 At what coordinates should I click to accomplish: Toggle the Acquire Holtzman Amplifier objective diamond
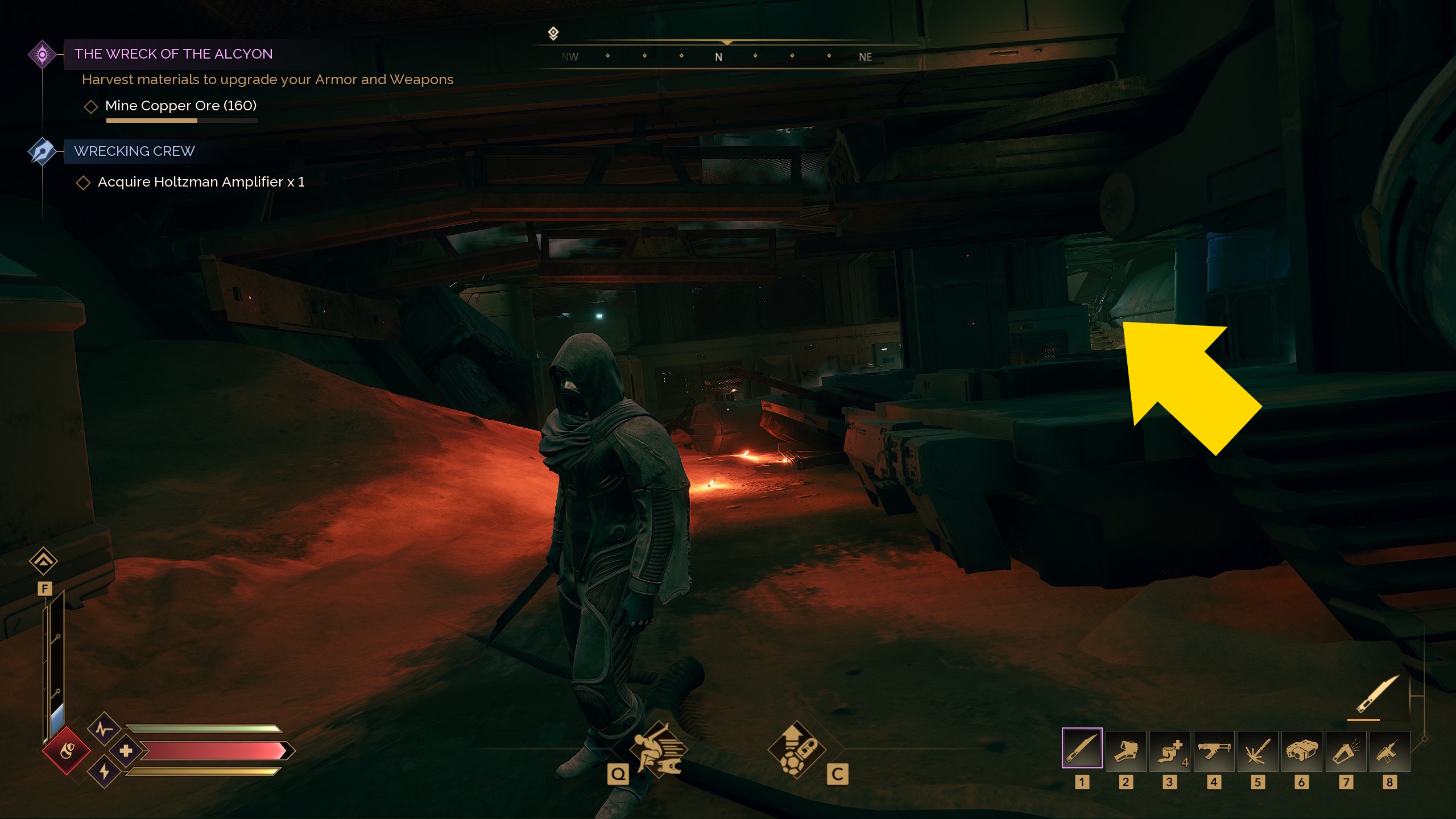tap(85, 182)
